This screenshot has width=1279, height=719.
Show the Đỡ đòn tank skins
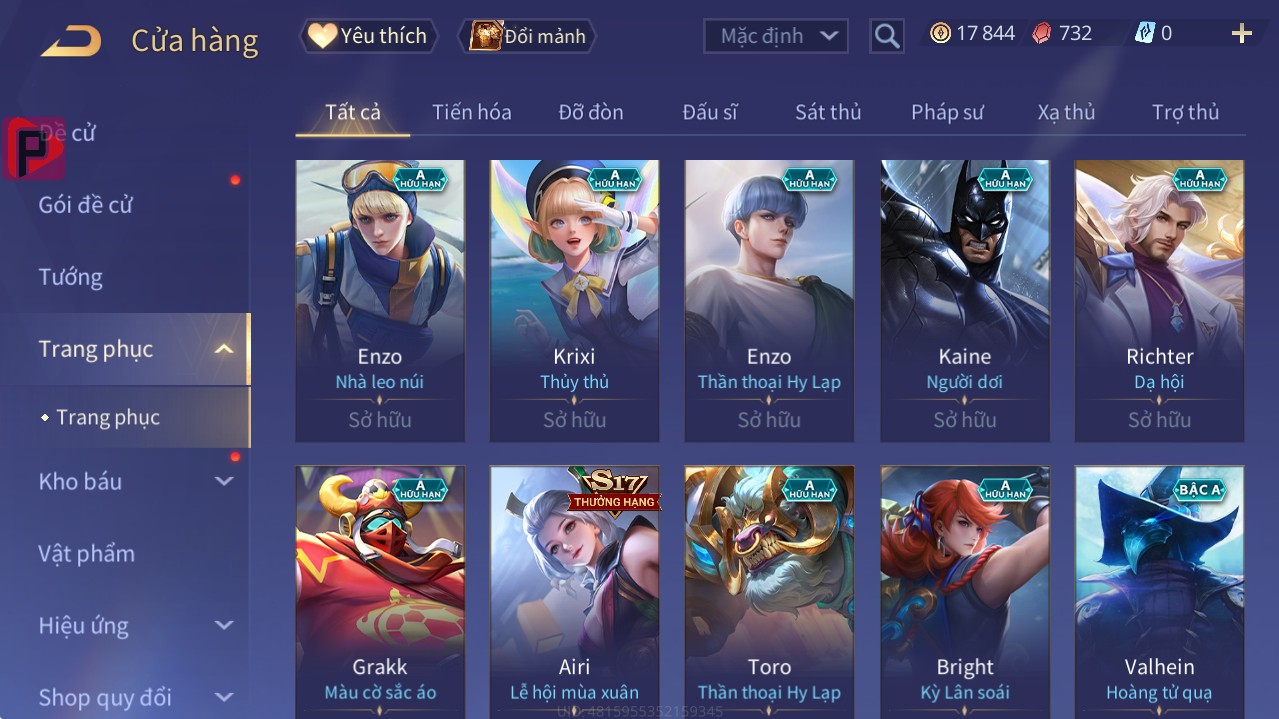pos(590,112)
